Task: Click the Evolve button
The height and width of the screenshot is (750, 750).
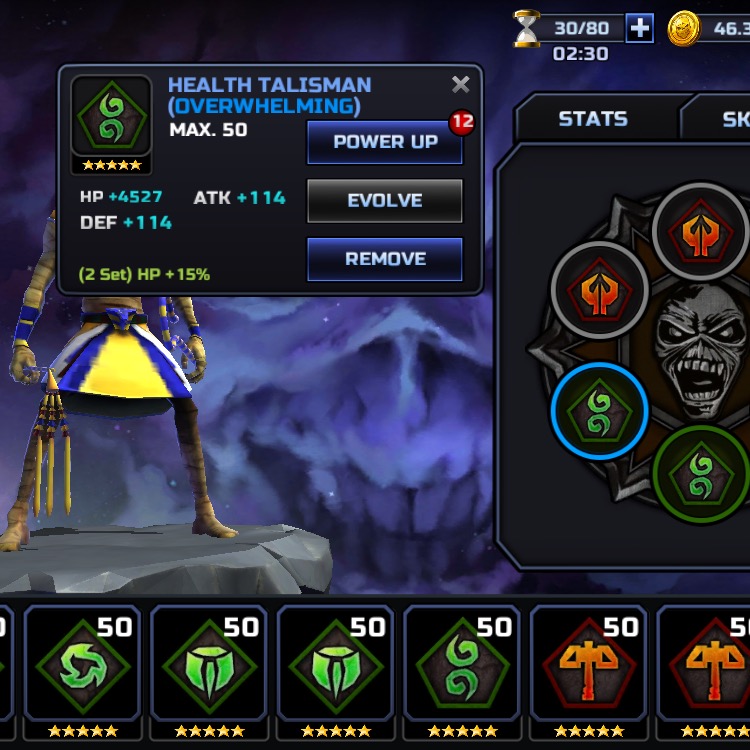Action: click(x=385, y=200)
